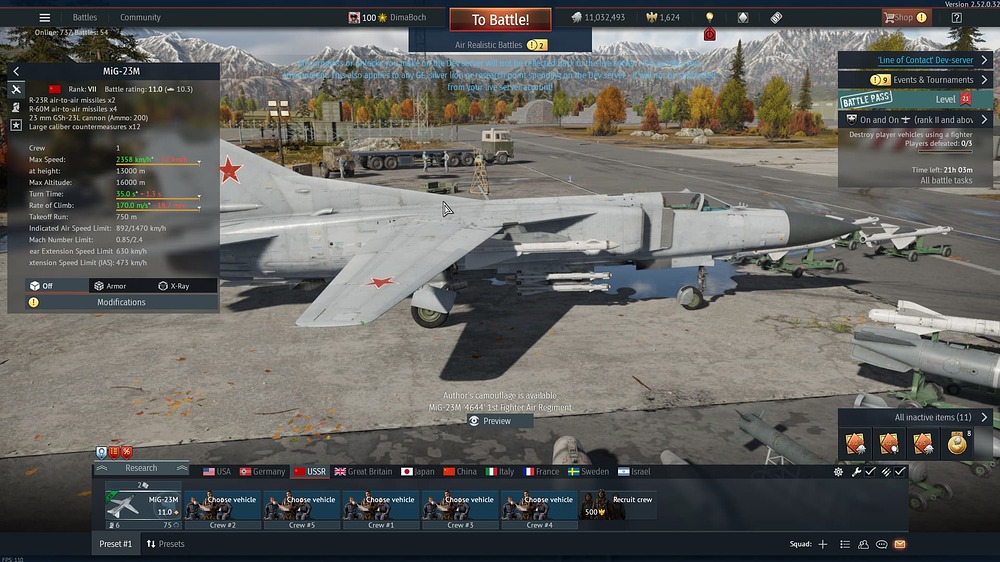
Task: Preview the author's camouflage
Action: [x=498, y=421]
